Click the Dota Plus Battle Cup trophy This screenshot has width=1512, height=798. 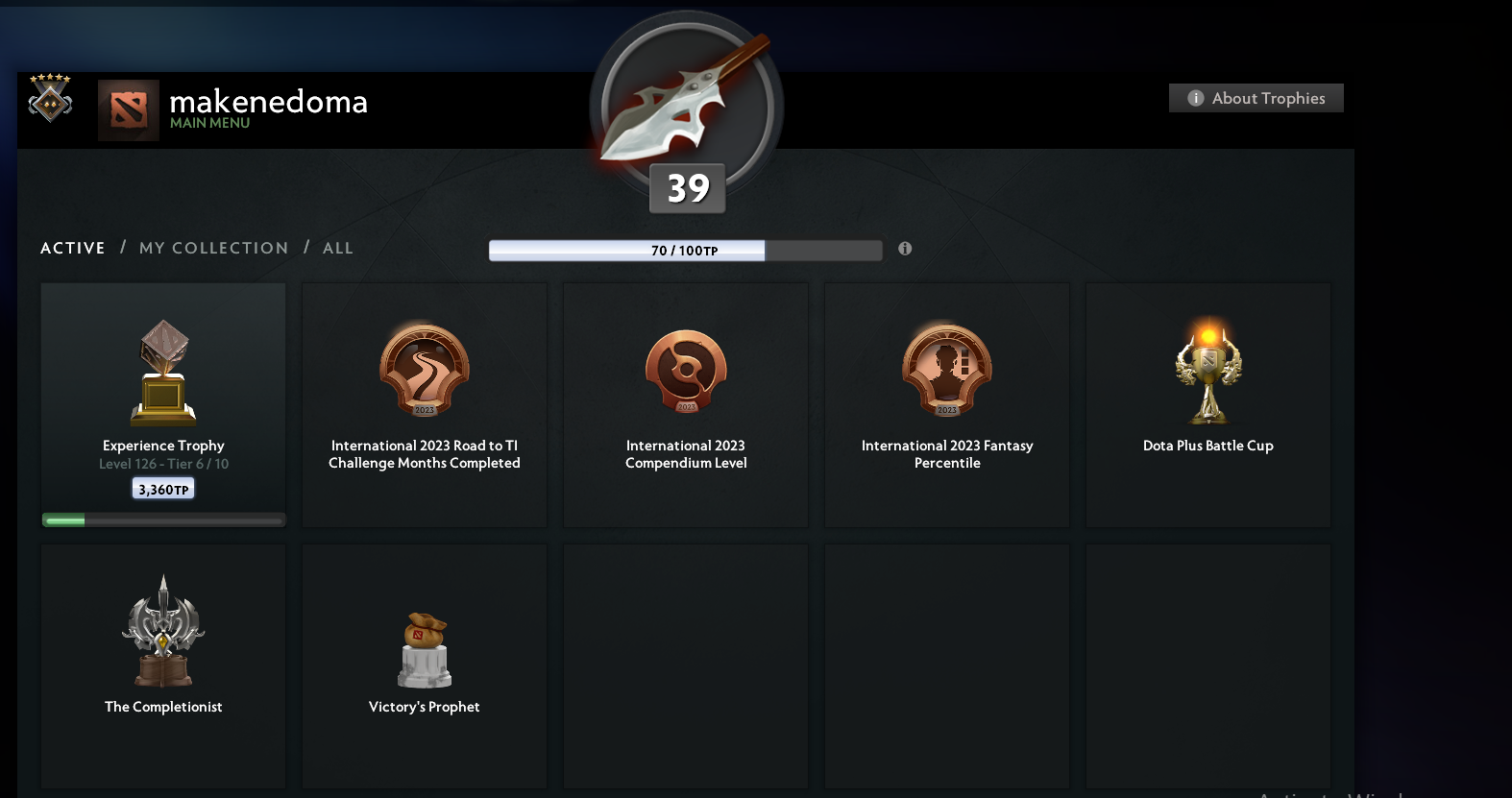(1207, 372)
